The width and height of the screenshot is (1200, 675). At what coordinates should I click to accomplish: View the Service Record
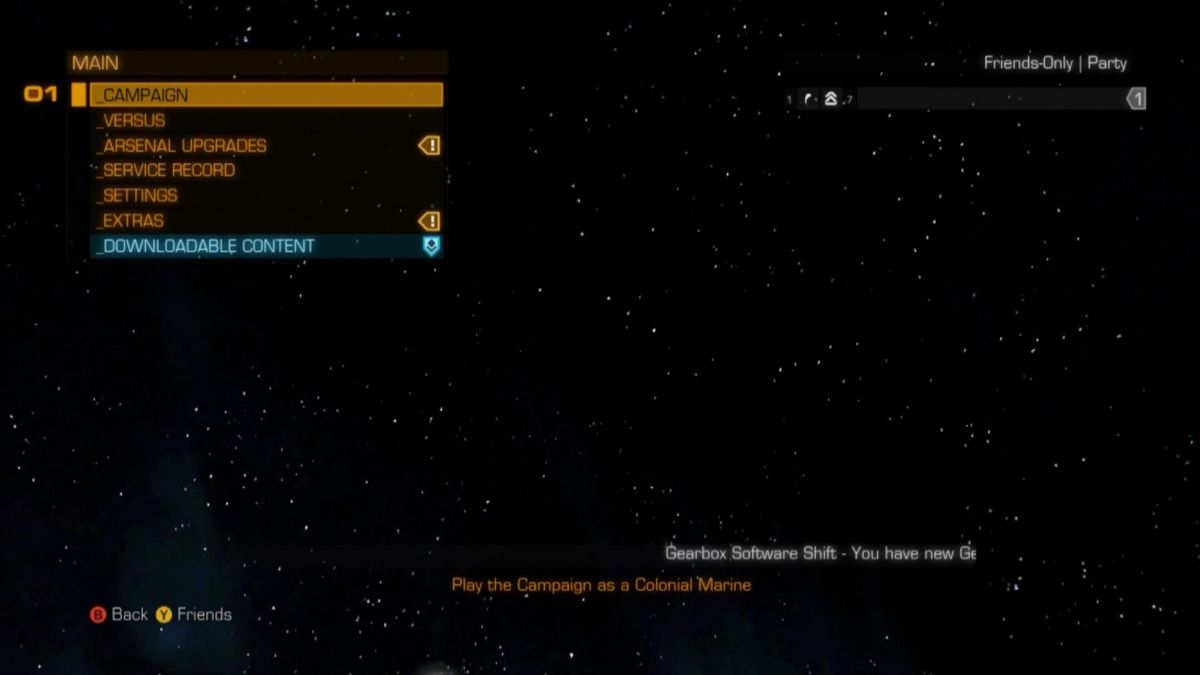pos(266,170)
